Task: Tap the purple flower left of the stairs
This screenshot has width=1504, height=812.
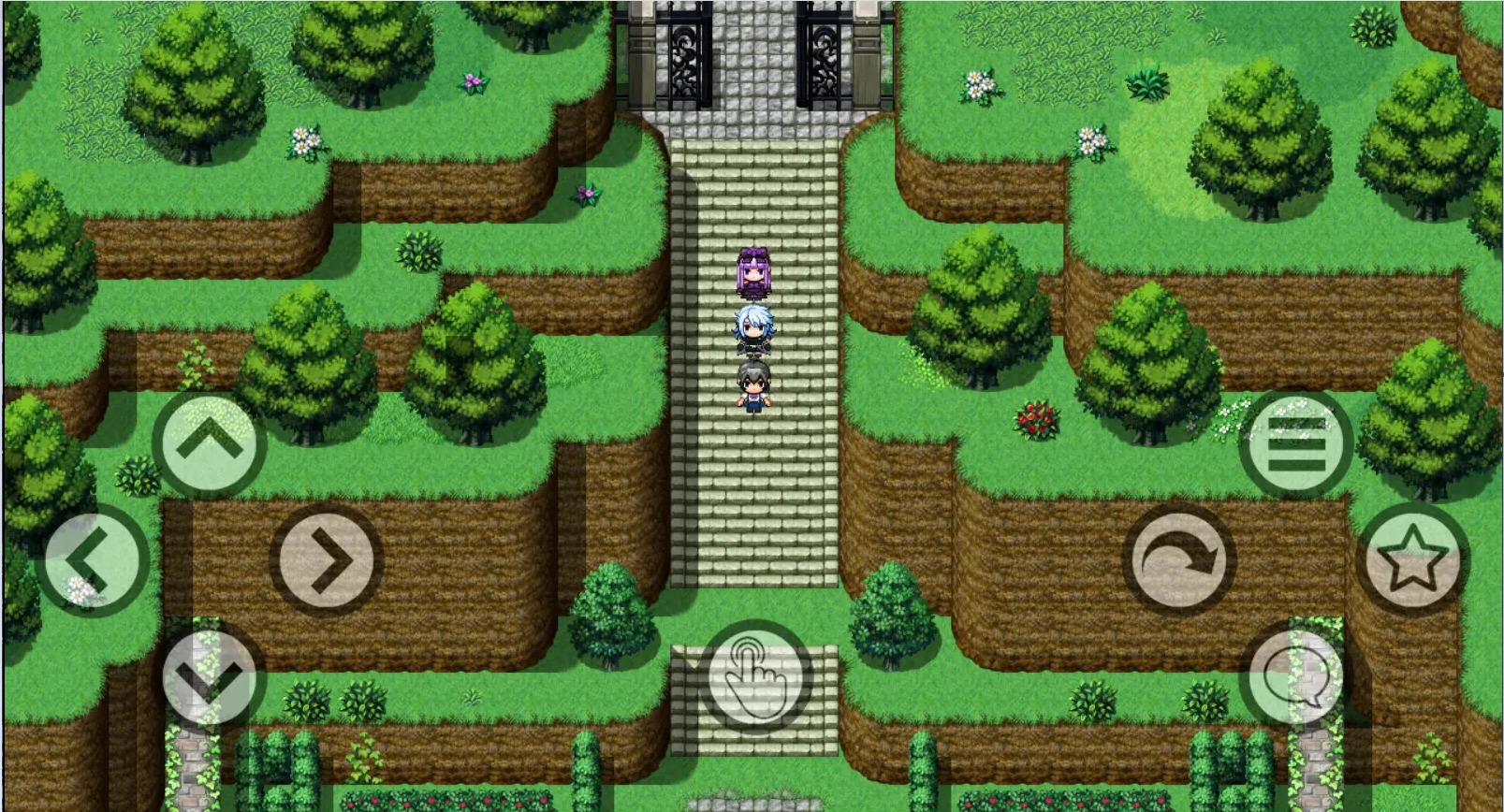Action: pos(586,194)
